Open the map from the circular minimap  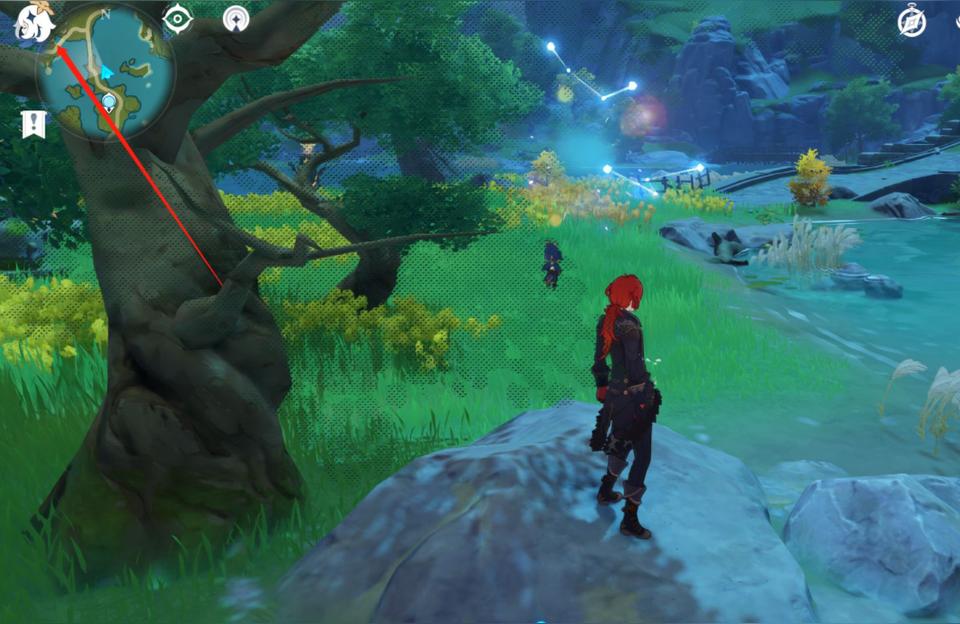pos(105,71)
